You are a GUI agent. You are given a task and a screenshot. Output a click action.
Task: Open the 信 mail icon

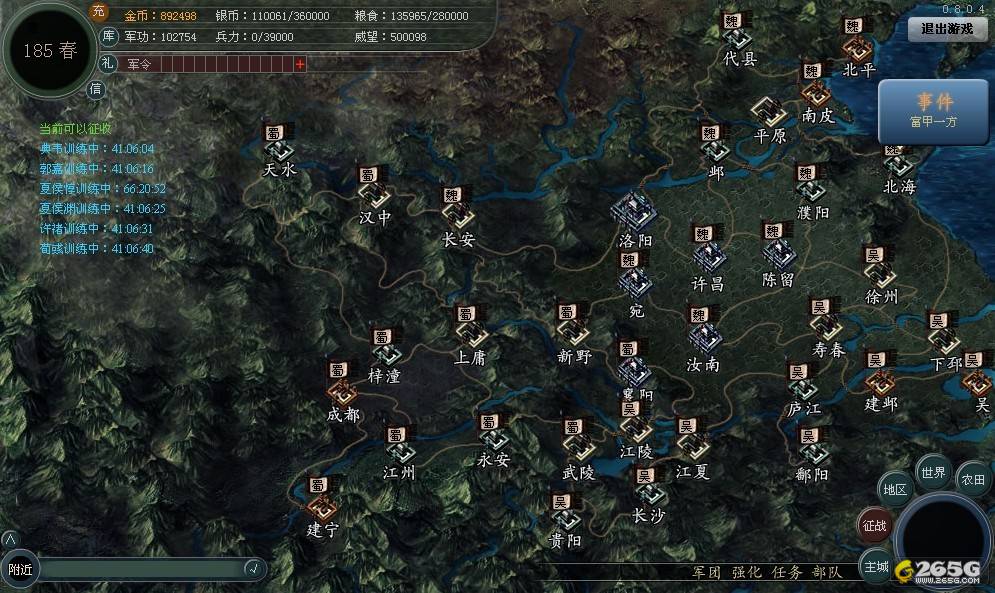[x=96, y=89]
